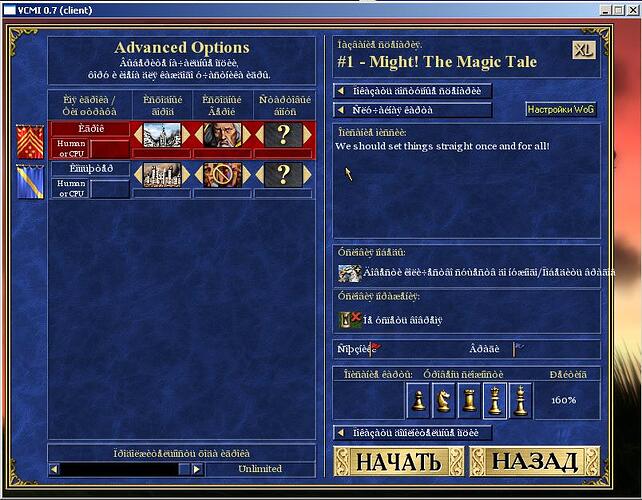Toggle Human or CPU for red player
Image resolution: width=642 pixels, height=500 pixels.
(69, 148)
